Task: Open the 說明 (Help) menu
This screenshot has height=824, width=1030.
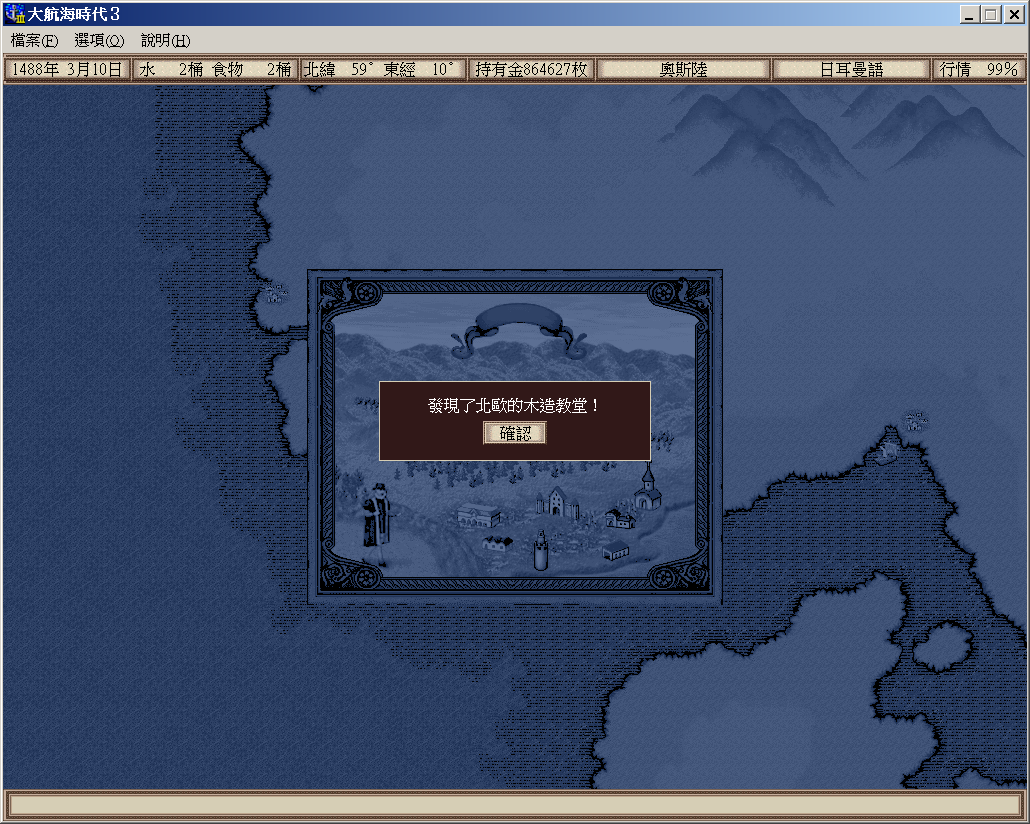Action: click(x=165, y=41)
